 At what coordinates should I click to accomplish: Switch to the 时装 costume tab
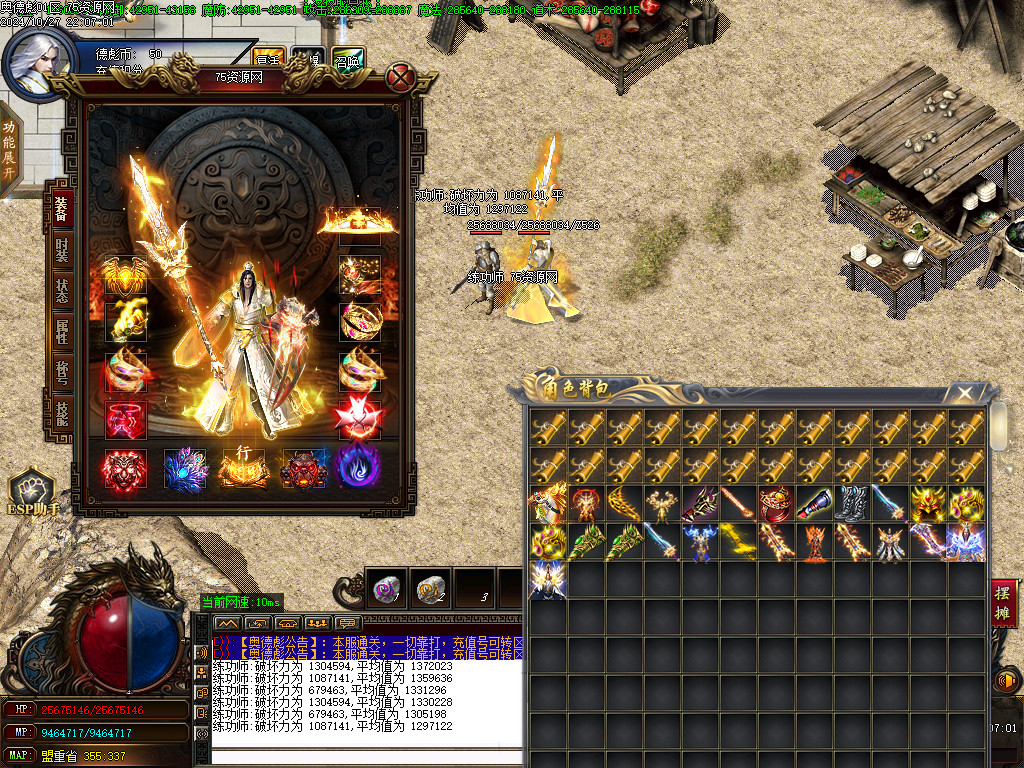point(61,250)
